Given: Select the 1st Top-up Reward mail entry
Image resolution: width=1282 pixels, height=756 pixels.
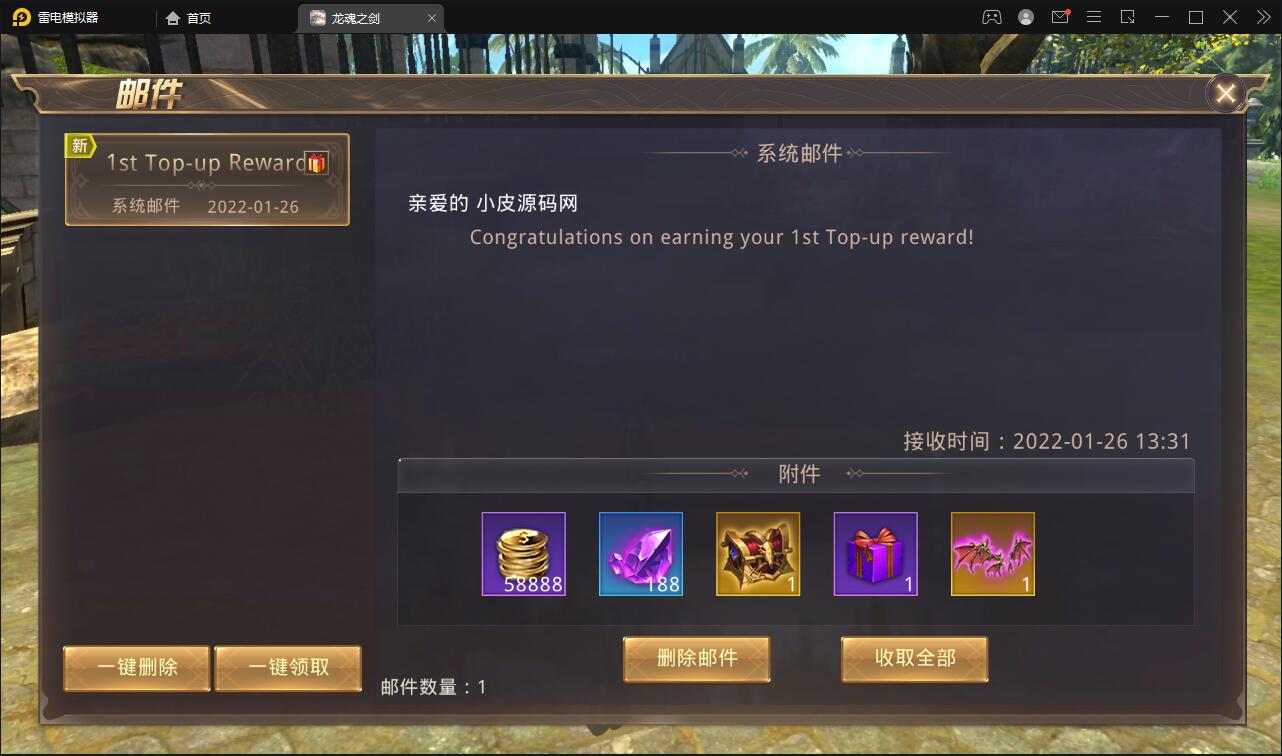Looking at the screenshot, I should (207, 180).
